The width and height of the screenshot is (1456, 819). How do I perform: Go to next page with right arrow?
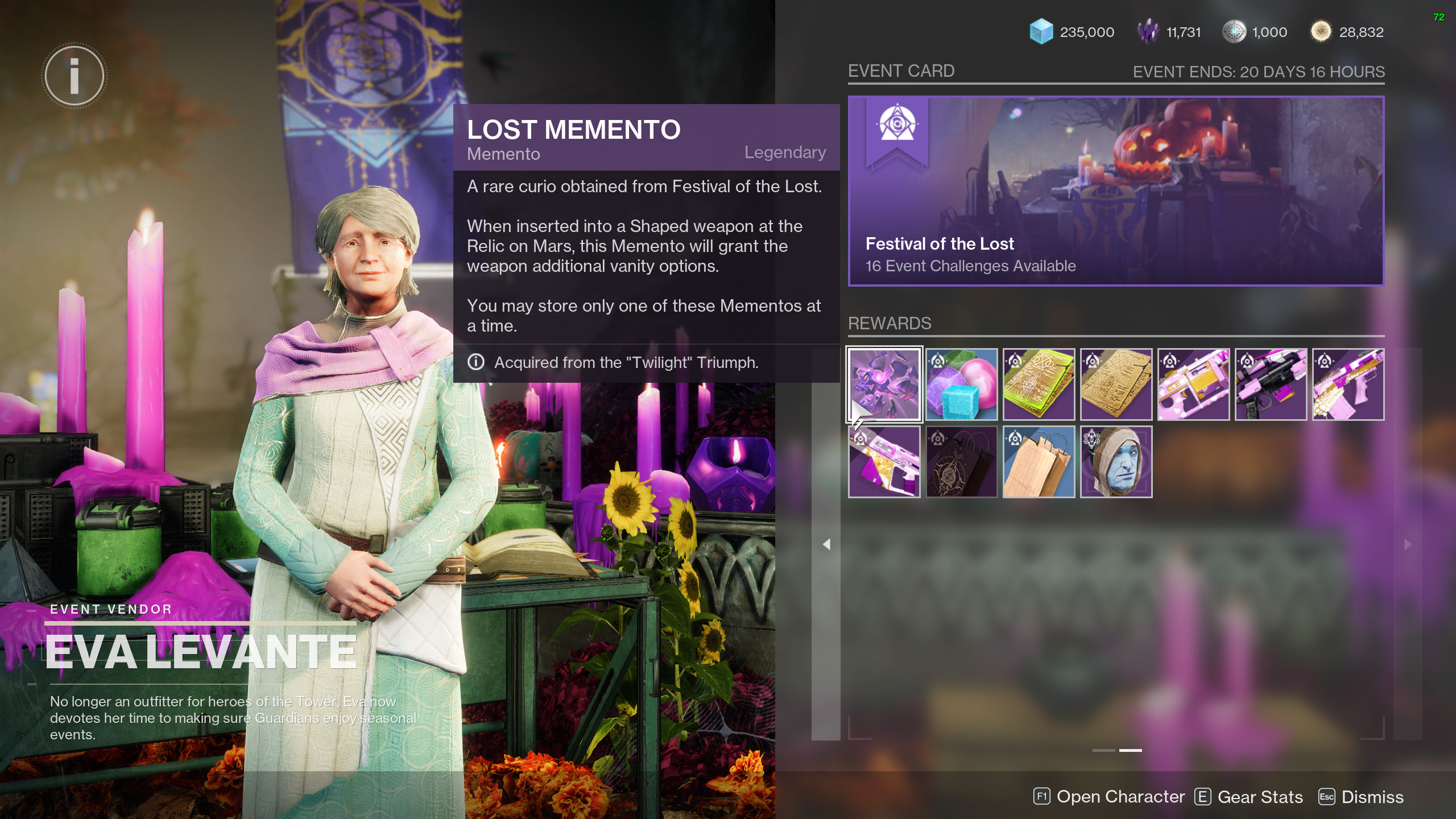[x=1408, y=544]
